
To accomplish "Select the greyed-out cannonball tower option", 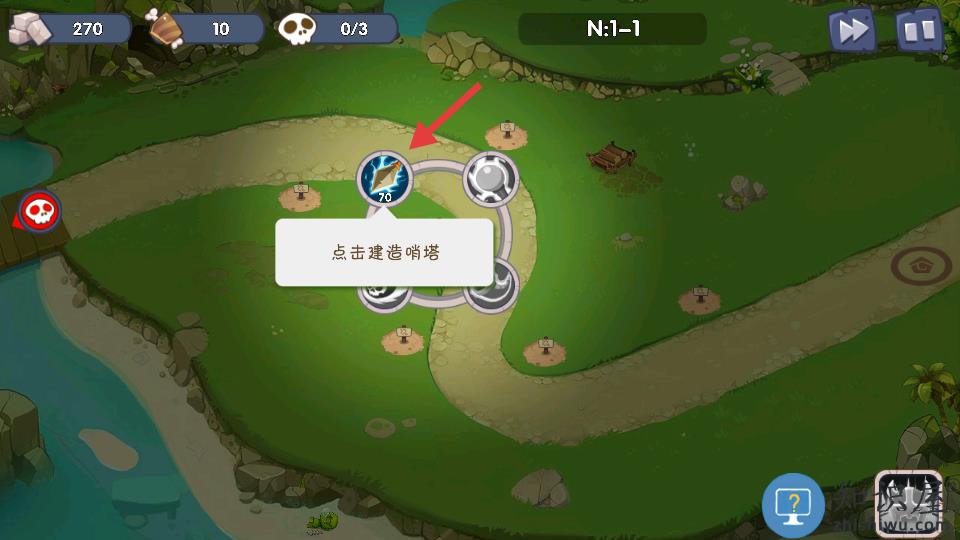I will 491,179.
